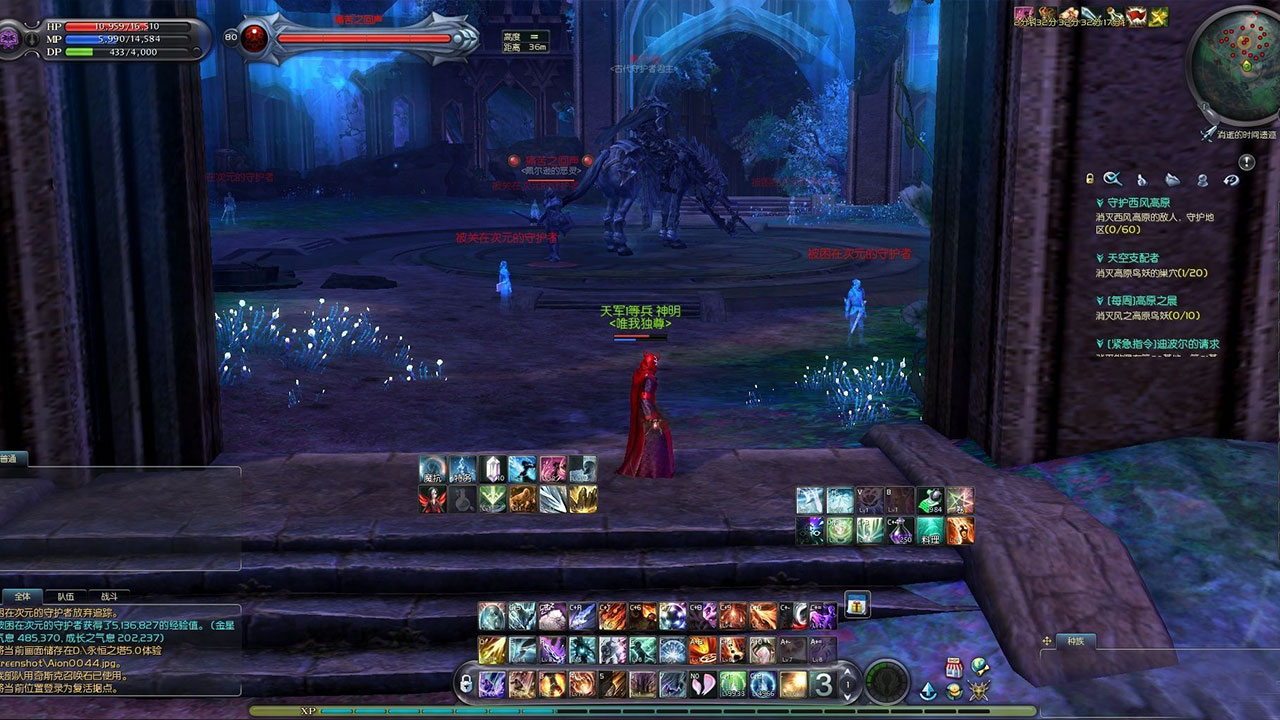This screenshot has width=1280, height=720.
Task: Select the 战斗 chat tab
Action: (x=108, y=595)
